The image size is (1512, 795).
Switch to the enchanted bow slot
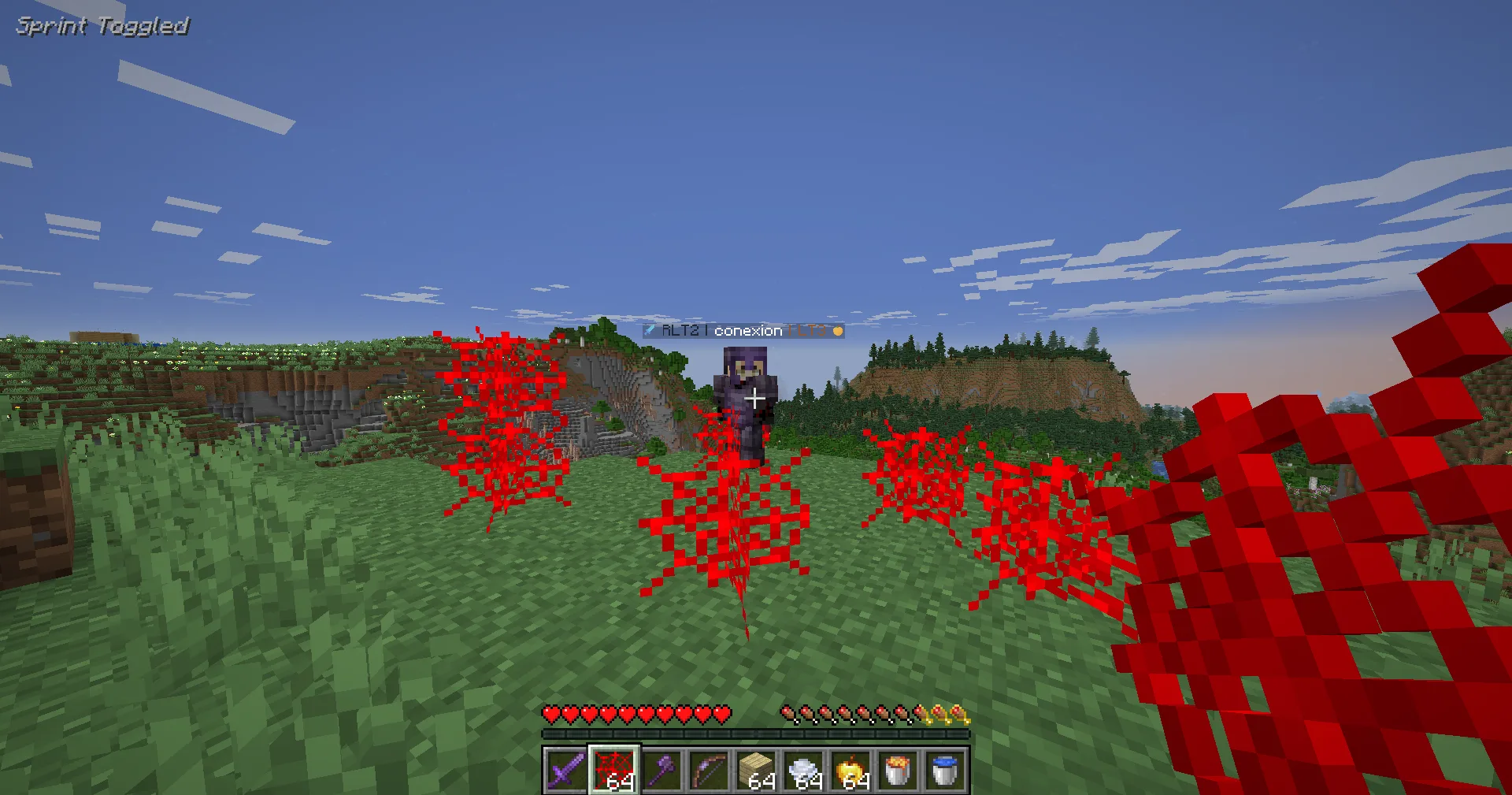pos(709,770)
